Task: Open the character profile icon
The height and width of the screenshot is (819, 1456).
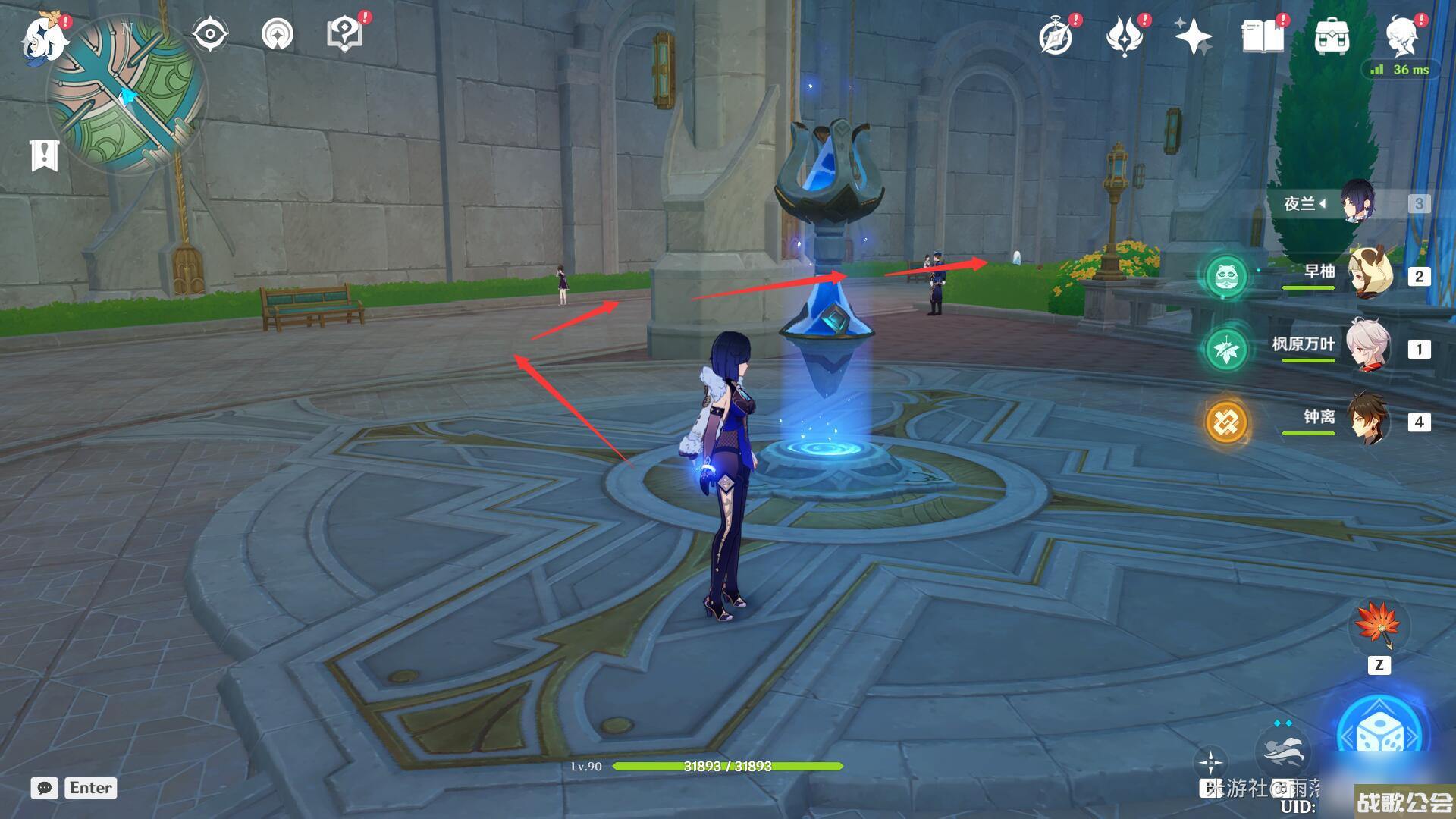Action: point(1401,36)
